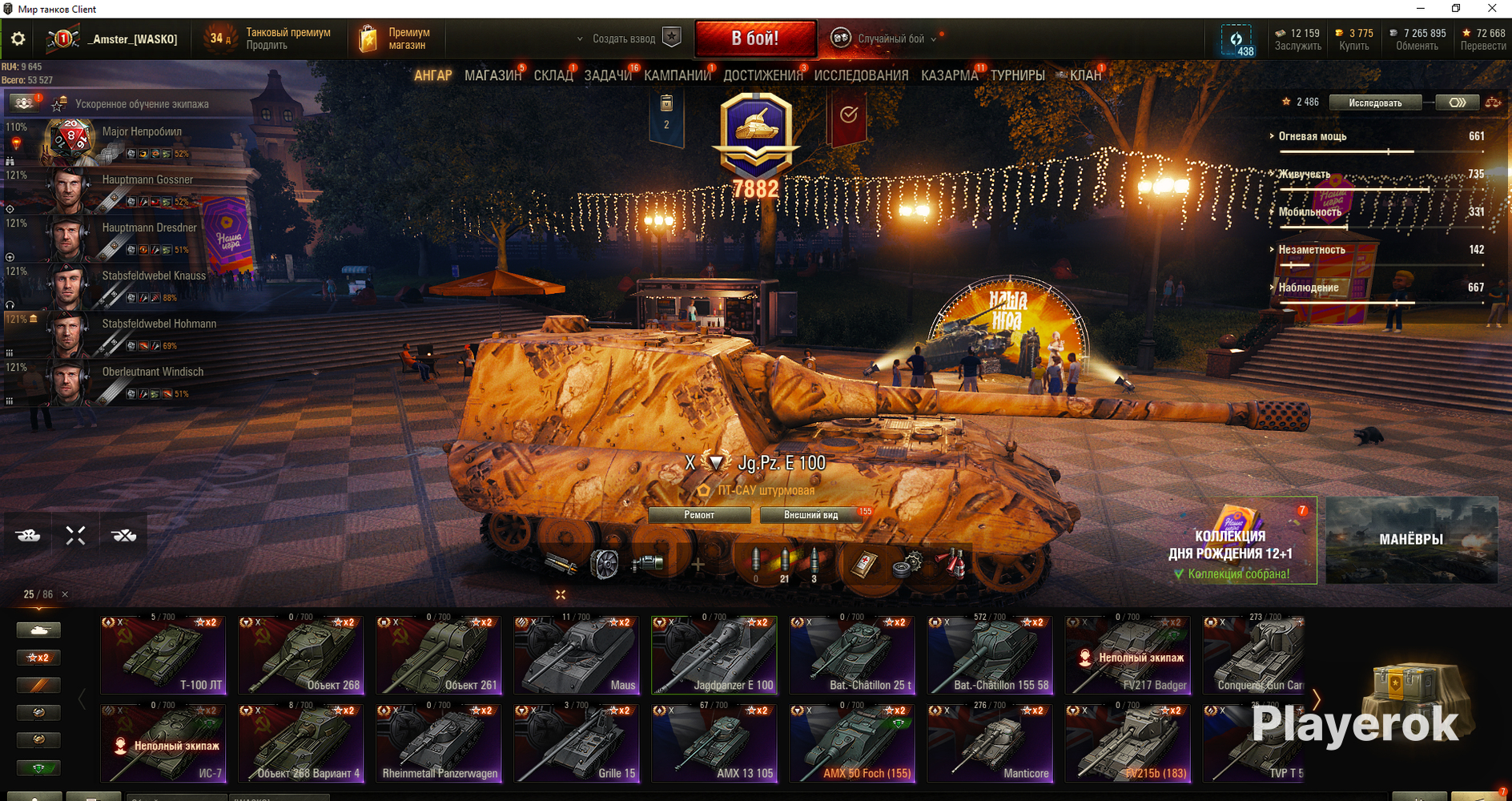This screenshot has height=801, width=1512.
Task: Choose «Создать взвод» platoon option
Action: (x=624, y=38)
